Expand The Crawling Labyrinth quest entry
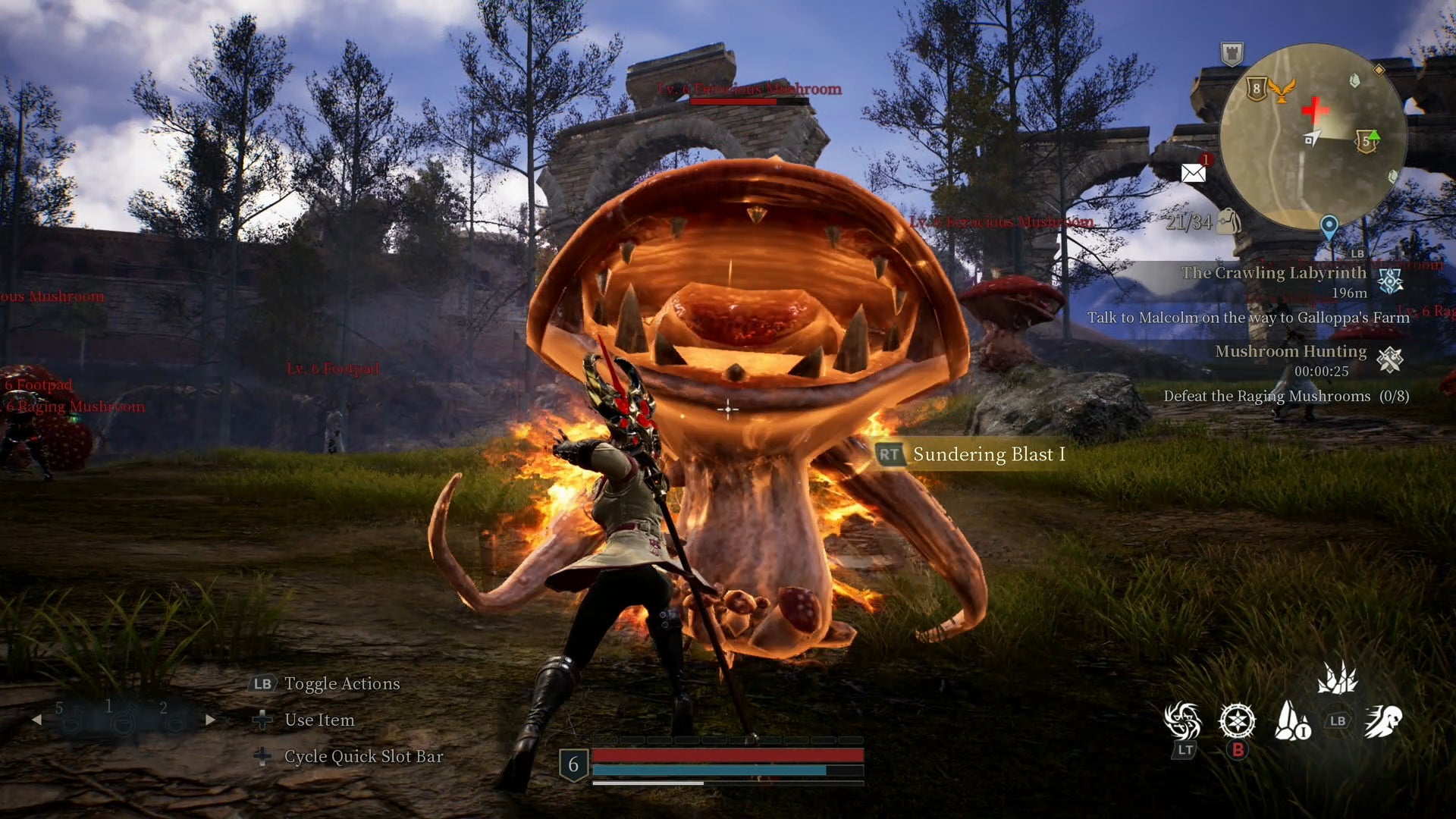The width and height of the screenshot is (1456, 819). pos(1273,272)
